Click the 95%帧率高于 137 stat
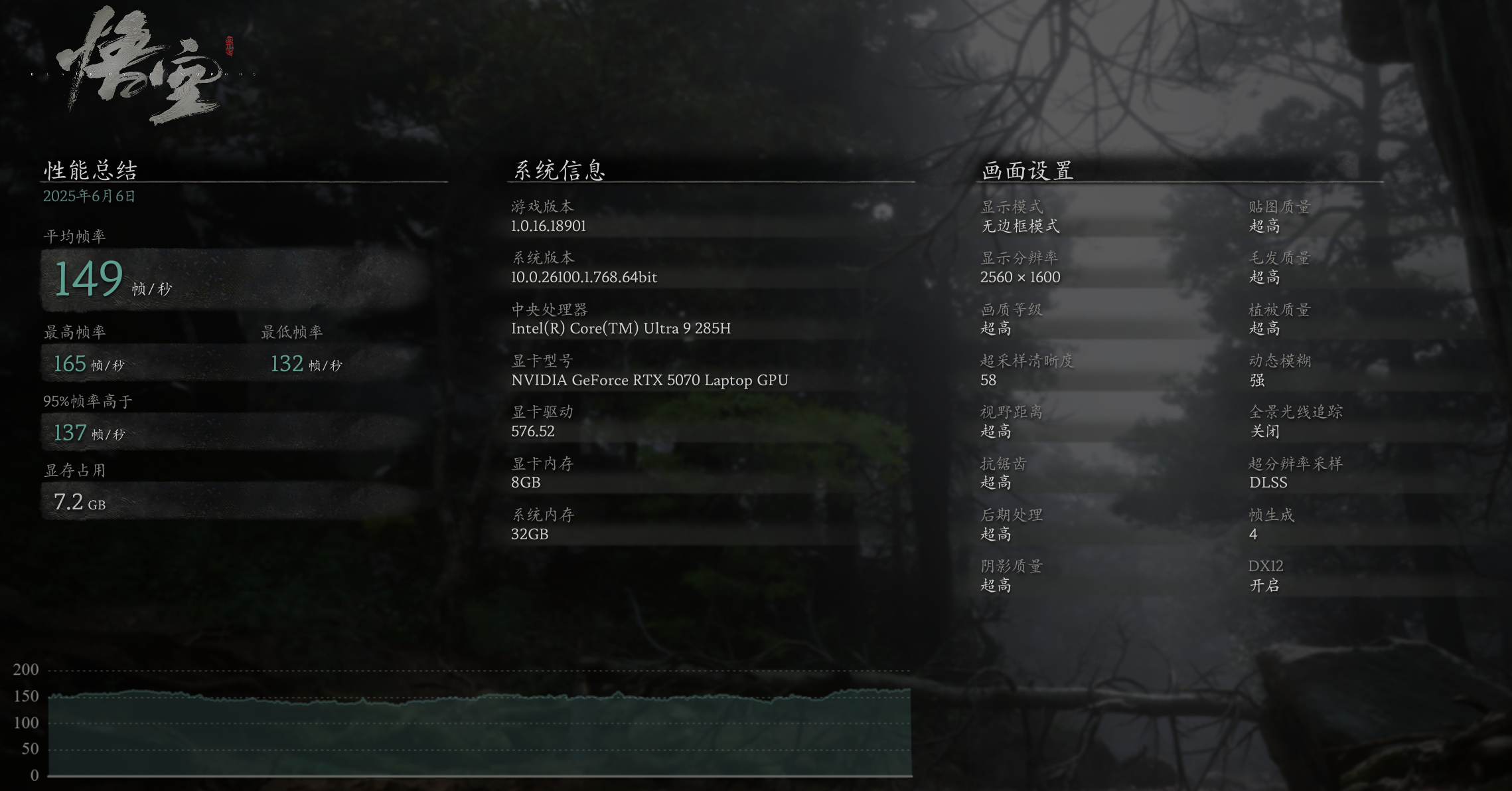1512x791 pixels. (x=70, y=432)
